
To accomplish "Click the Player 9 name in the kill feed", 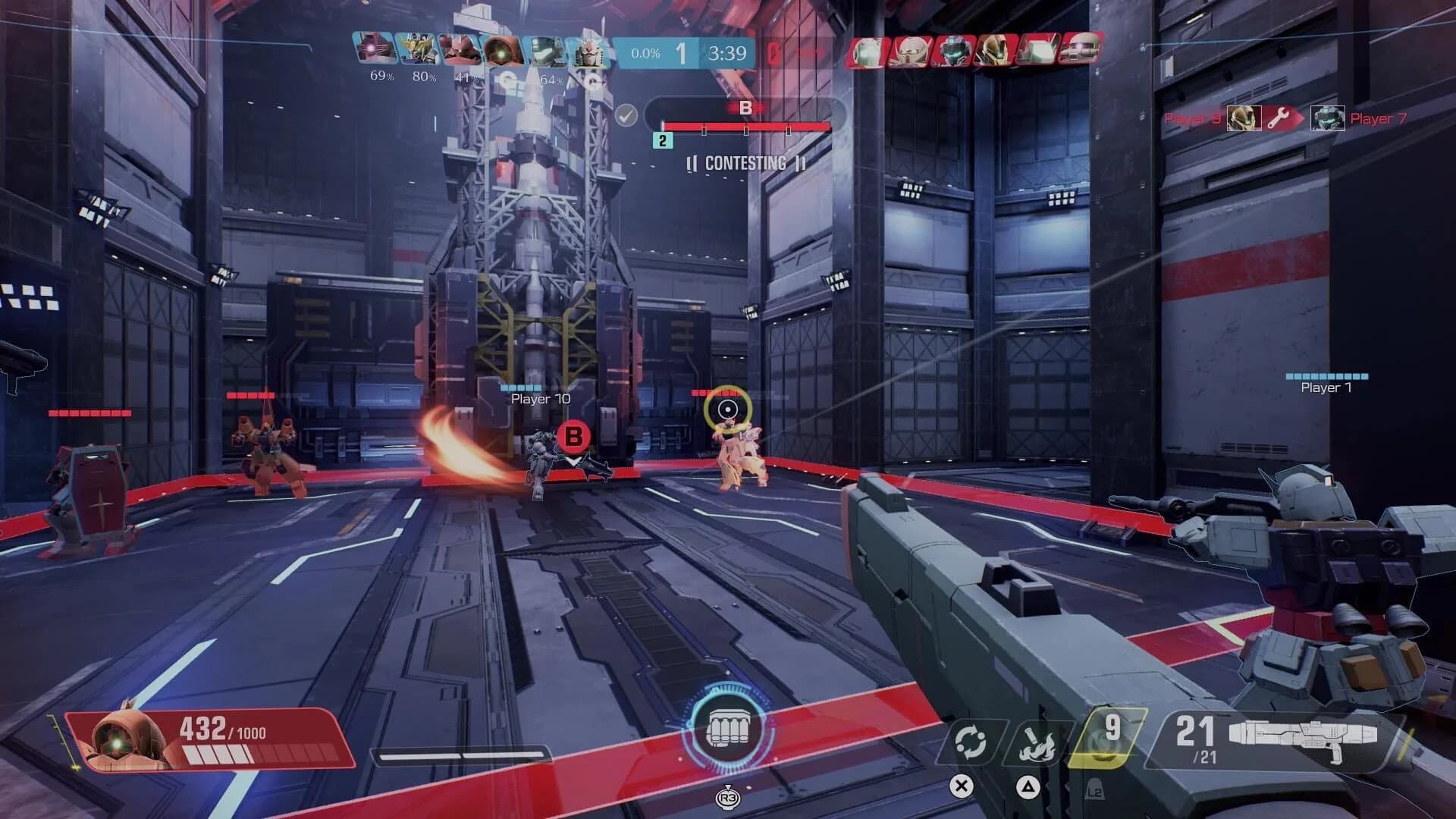I will point(1196,118).
